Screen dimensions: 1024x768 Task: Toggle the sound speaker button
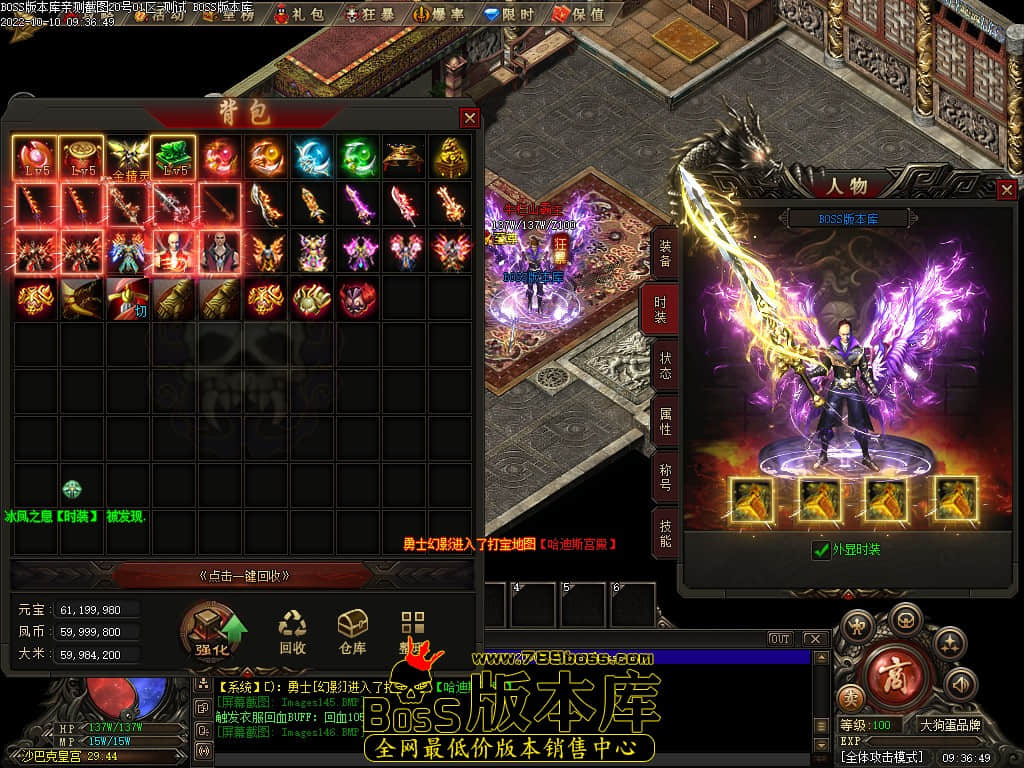click(x=960, y=684)
